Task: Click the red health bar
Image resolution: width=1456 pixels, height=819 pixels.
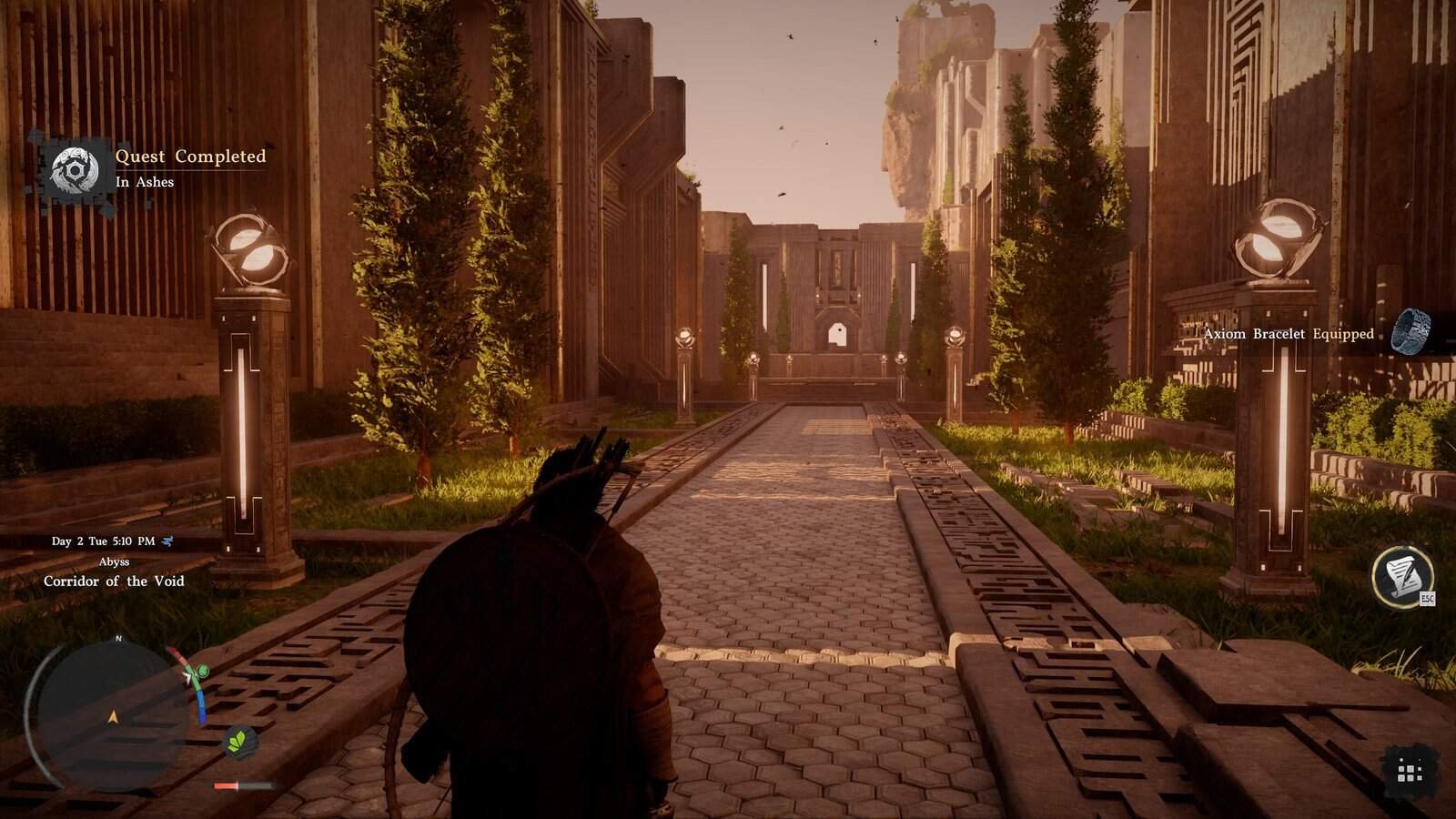Action: tap(225, 784)
